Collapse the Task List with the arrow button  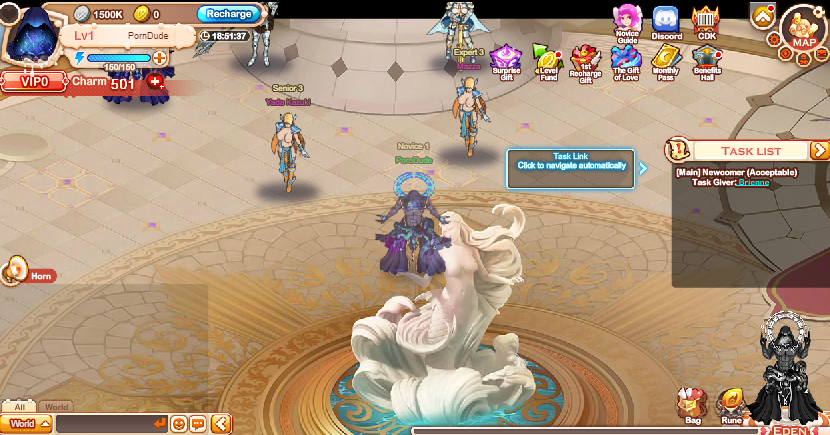click(x=819, y=150)
